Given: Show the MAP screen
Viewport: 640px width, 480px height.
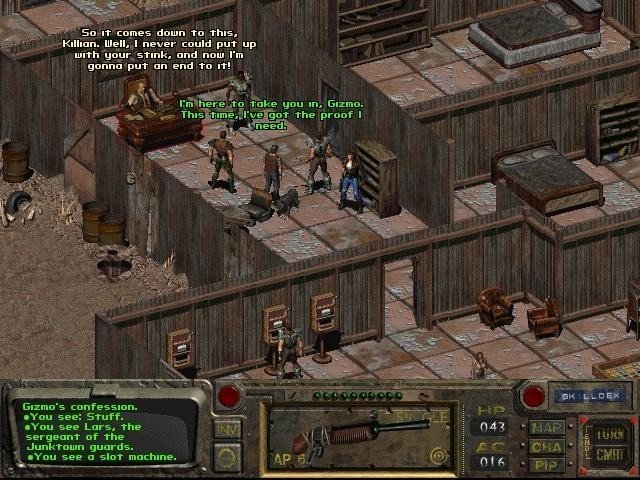Looking at the screenshot, I should [x=547, y=427].
